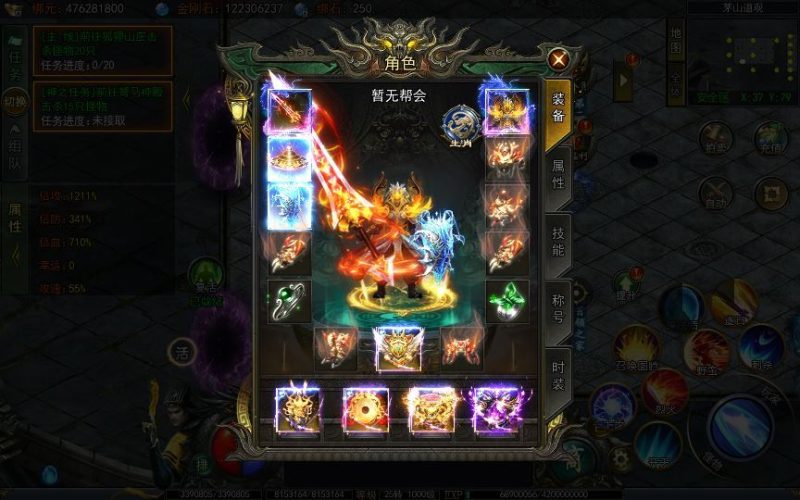Open the 地图 map button
The image size is (800, 500).
pyautogui.click(x=677, y=47)
